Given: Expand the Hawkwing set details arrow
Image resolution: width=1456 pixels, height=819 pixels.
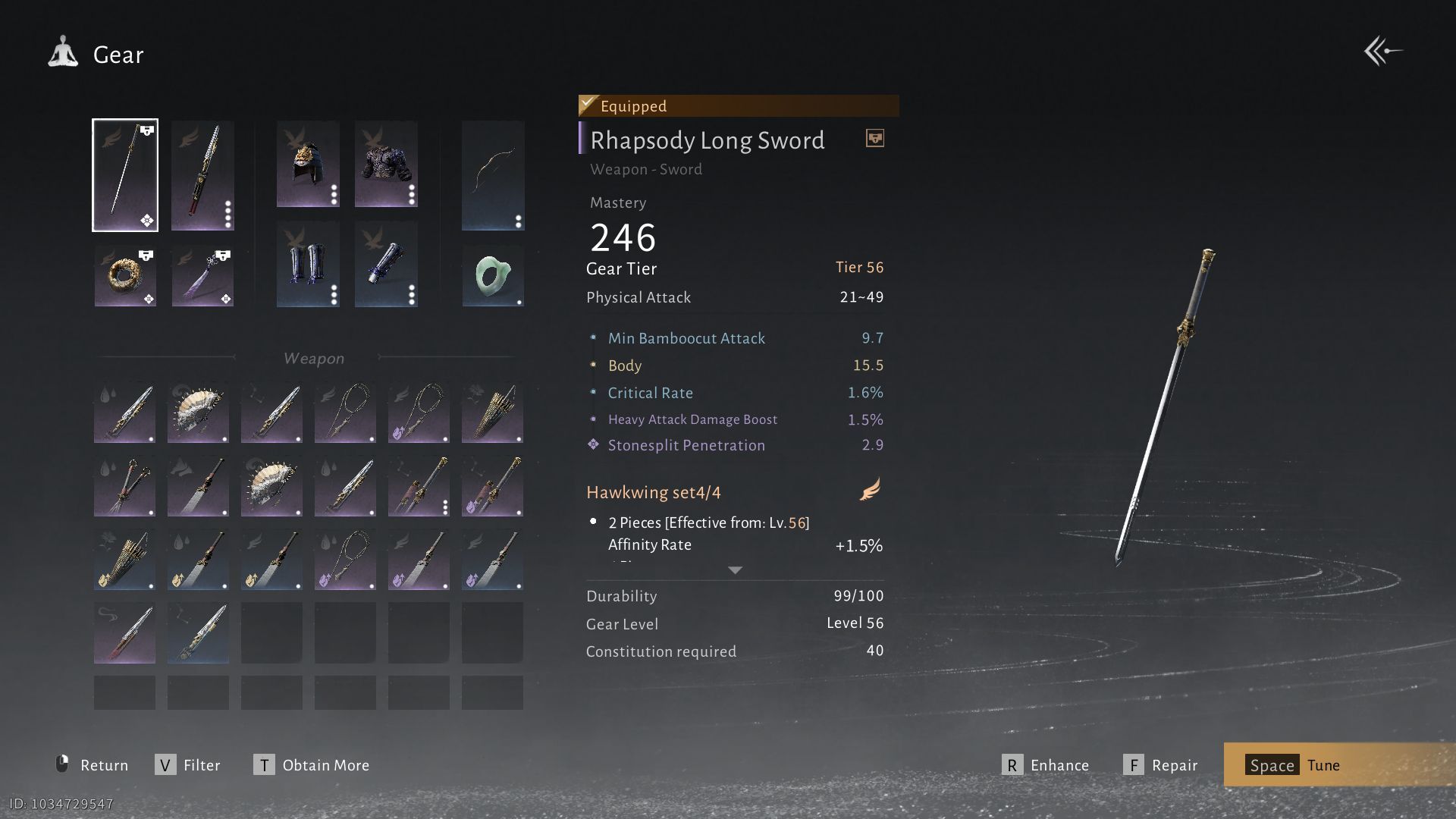Looking at the screenshot, I should click(735, 570).
